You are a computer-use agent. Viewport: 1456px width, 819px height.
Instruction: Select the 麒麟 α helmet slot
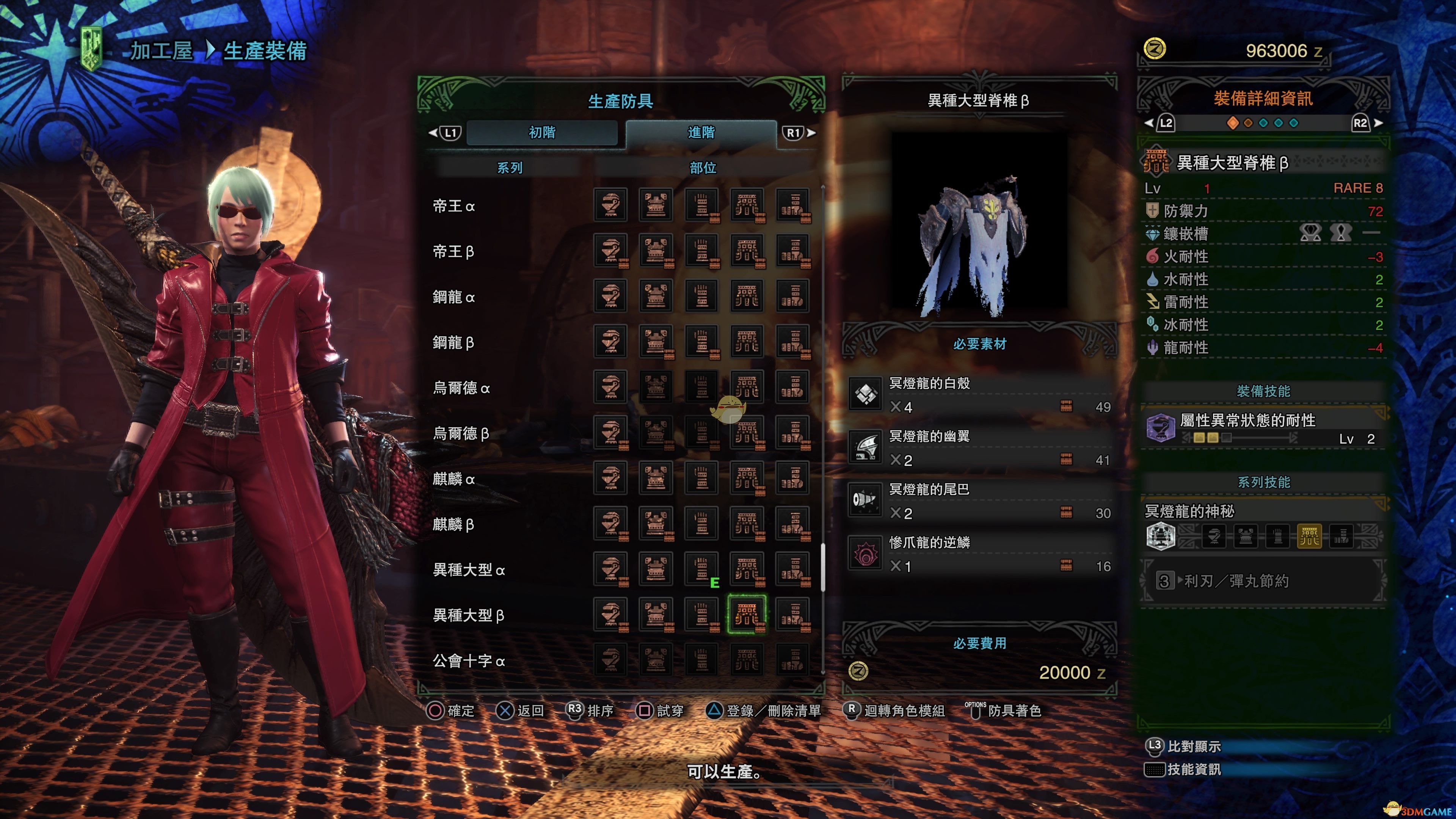[610, 478]
